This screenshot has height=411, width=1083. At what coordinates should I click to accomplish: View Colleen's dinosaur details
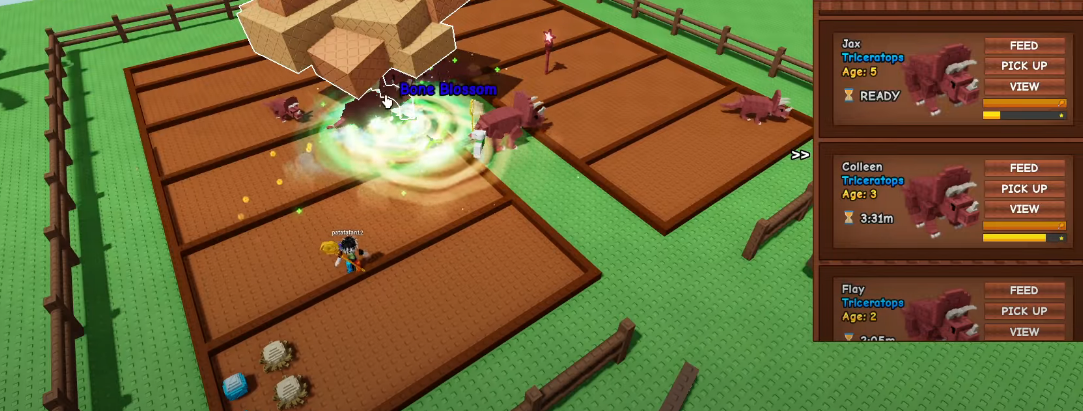point(1024,210)
